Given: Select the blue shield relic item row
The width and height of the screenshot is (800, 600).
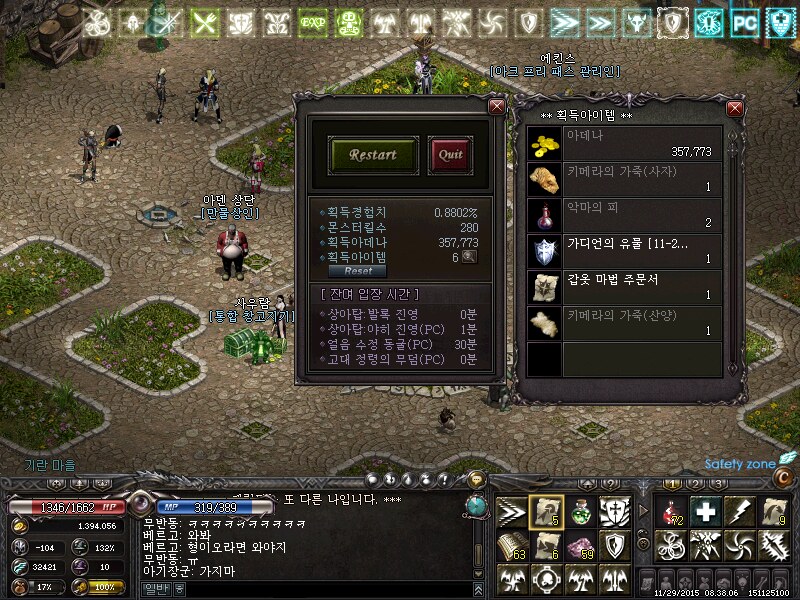Looking at the screenshot, I should coord(625,251).
